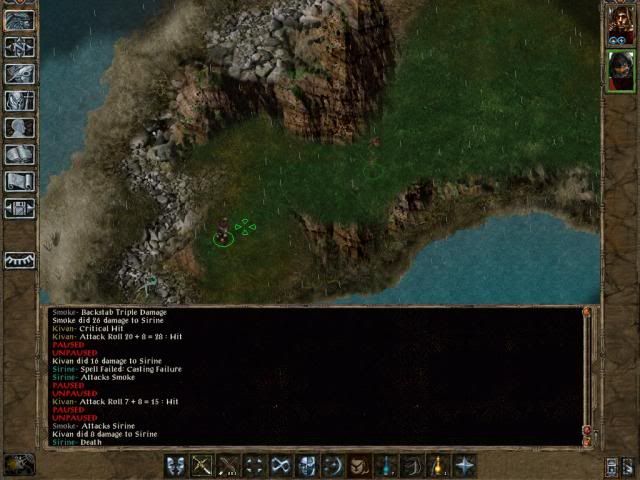Select the top character portrait
The width and height of the screenshot is (640, 480).
[x=618, y=26]
